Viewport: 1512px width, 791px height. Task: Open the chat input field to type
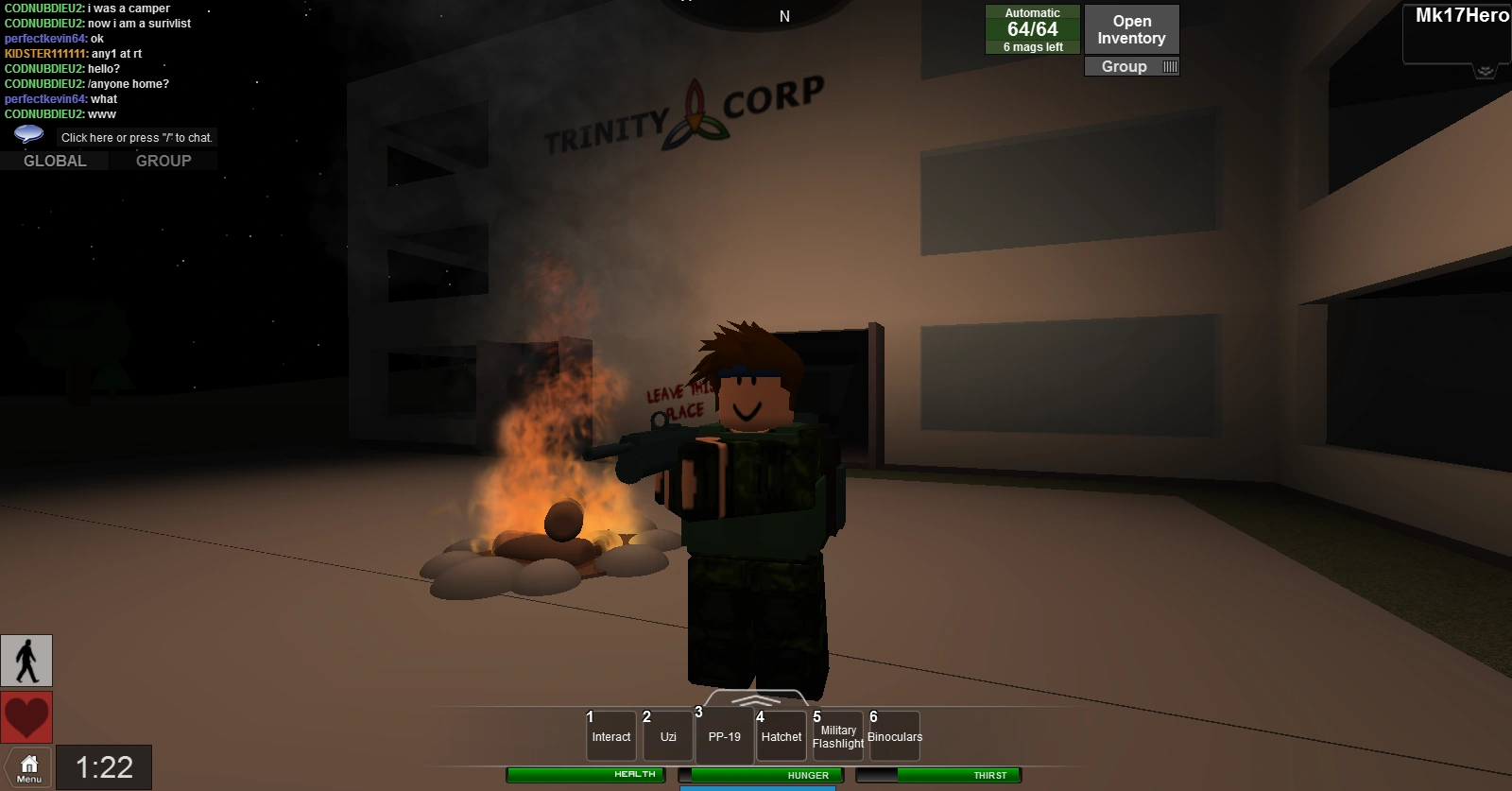coord(135,137)
